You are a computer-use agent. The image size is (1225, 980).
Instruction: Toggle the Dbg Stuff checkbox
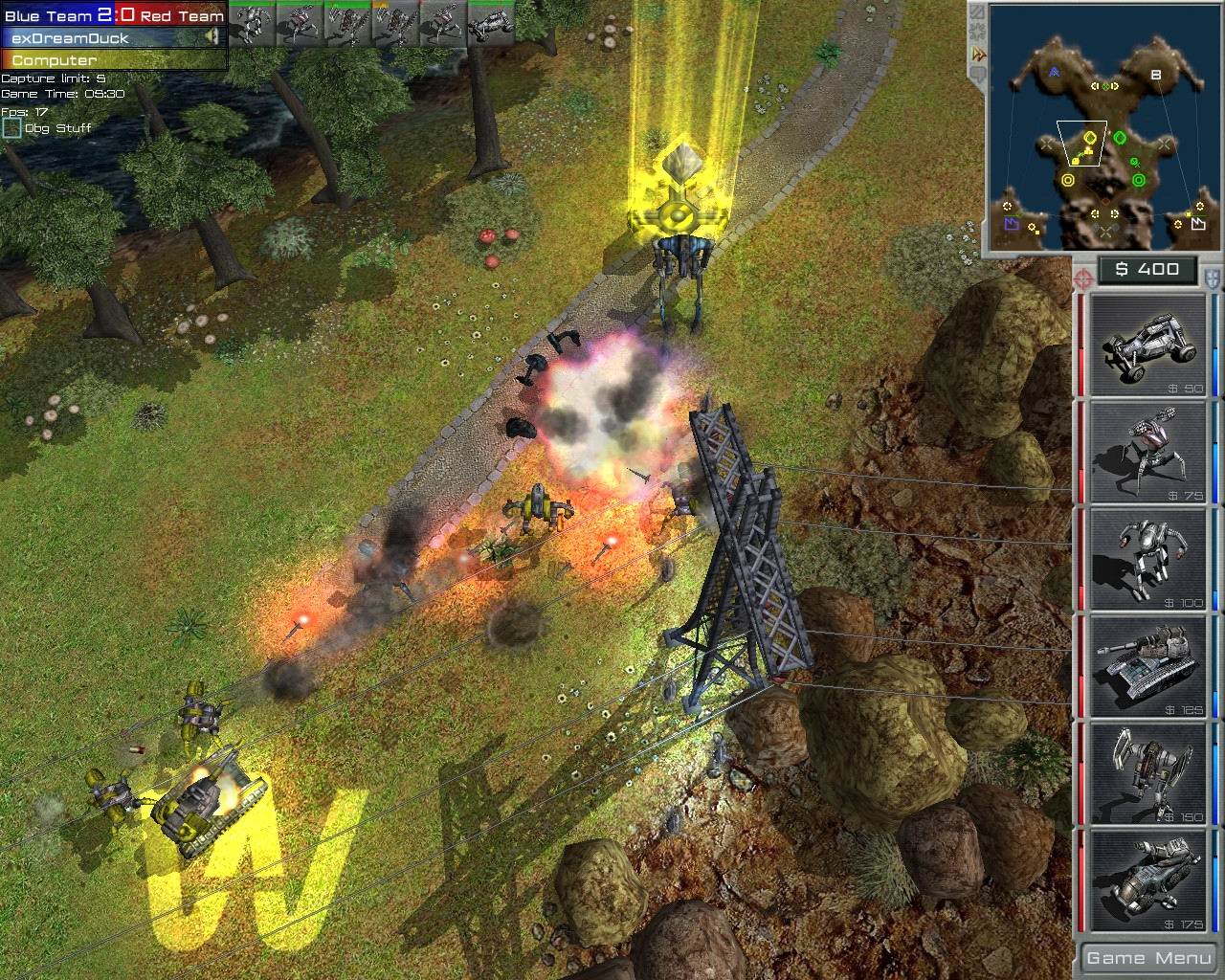click(x=12, y=126)
